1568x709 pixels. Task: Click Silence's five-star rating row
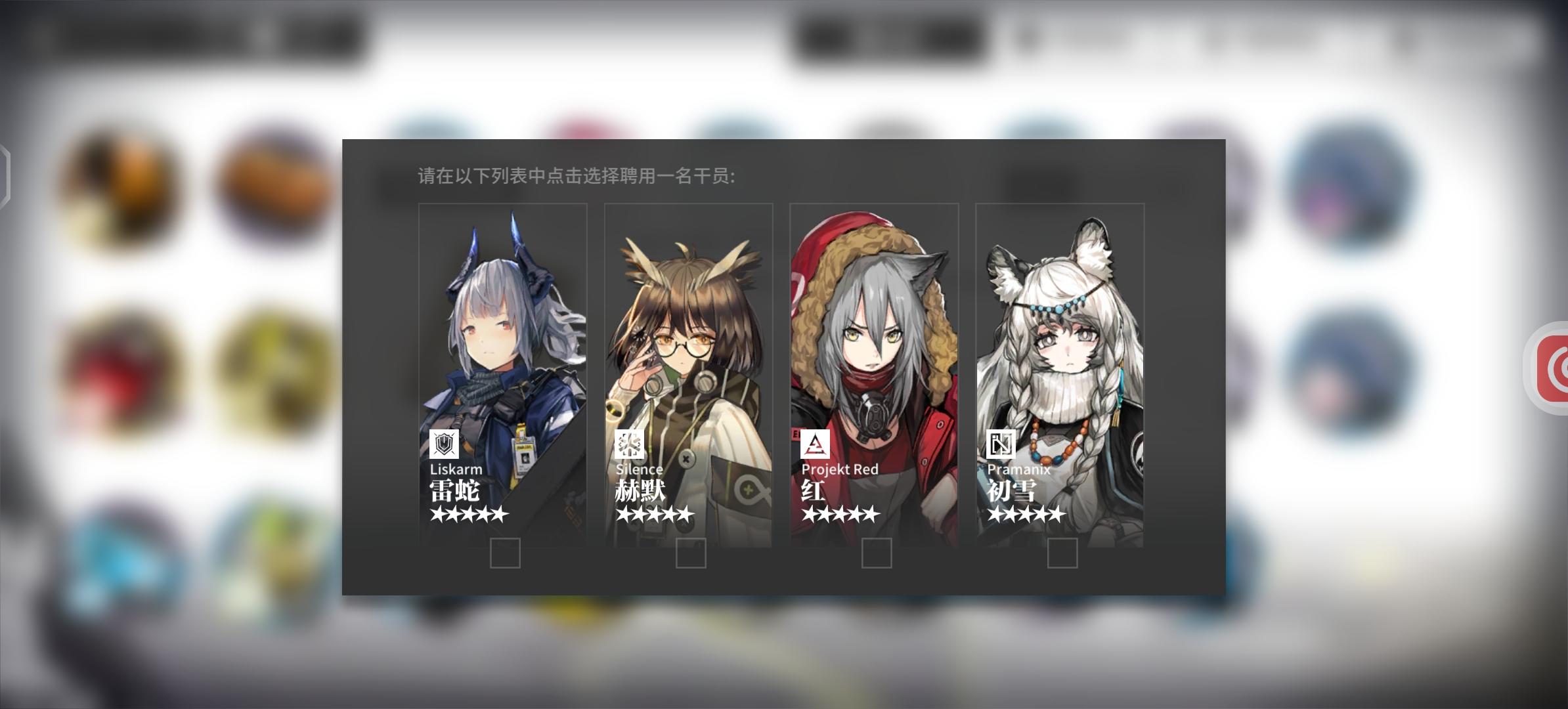(655, 515)
